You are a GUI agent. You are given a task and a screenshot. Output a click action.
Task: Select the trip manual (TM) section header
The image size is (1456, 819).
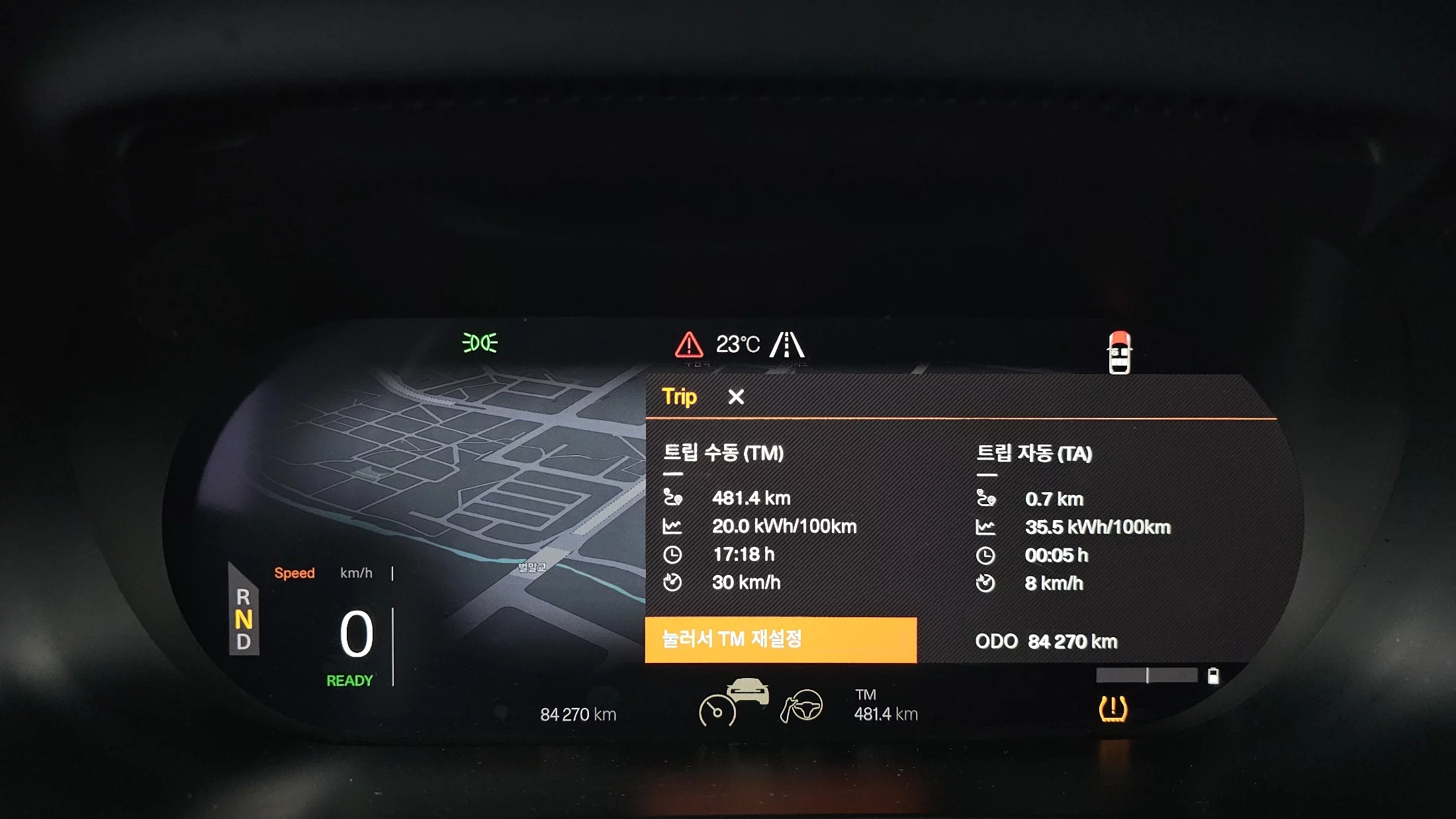pyautogui.click(x=723, y=453)
